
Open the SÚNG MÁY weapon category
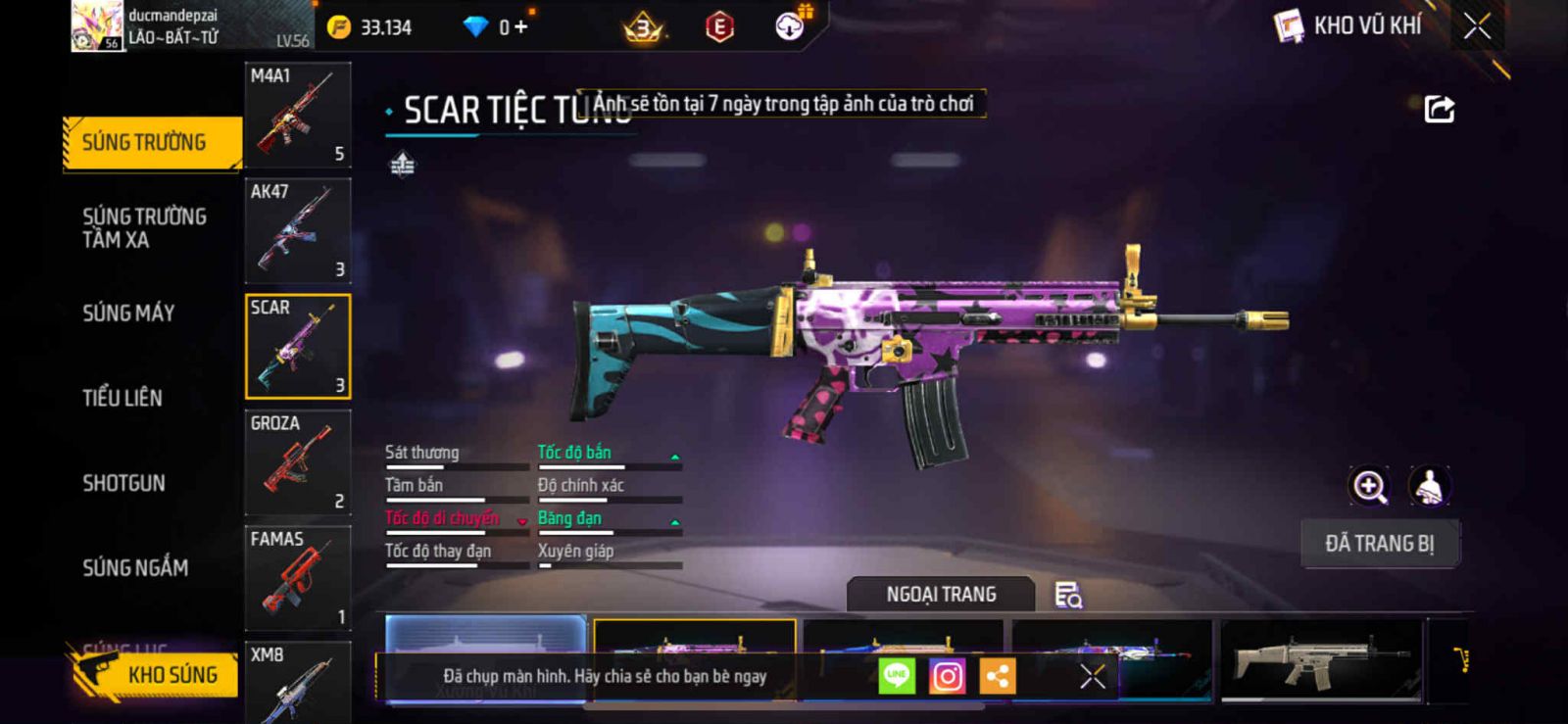point(128,314)
